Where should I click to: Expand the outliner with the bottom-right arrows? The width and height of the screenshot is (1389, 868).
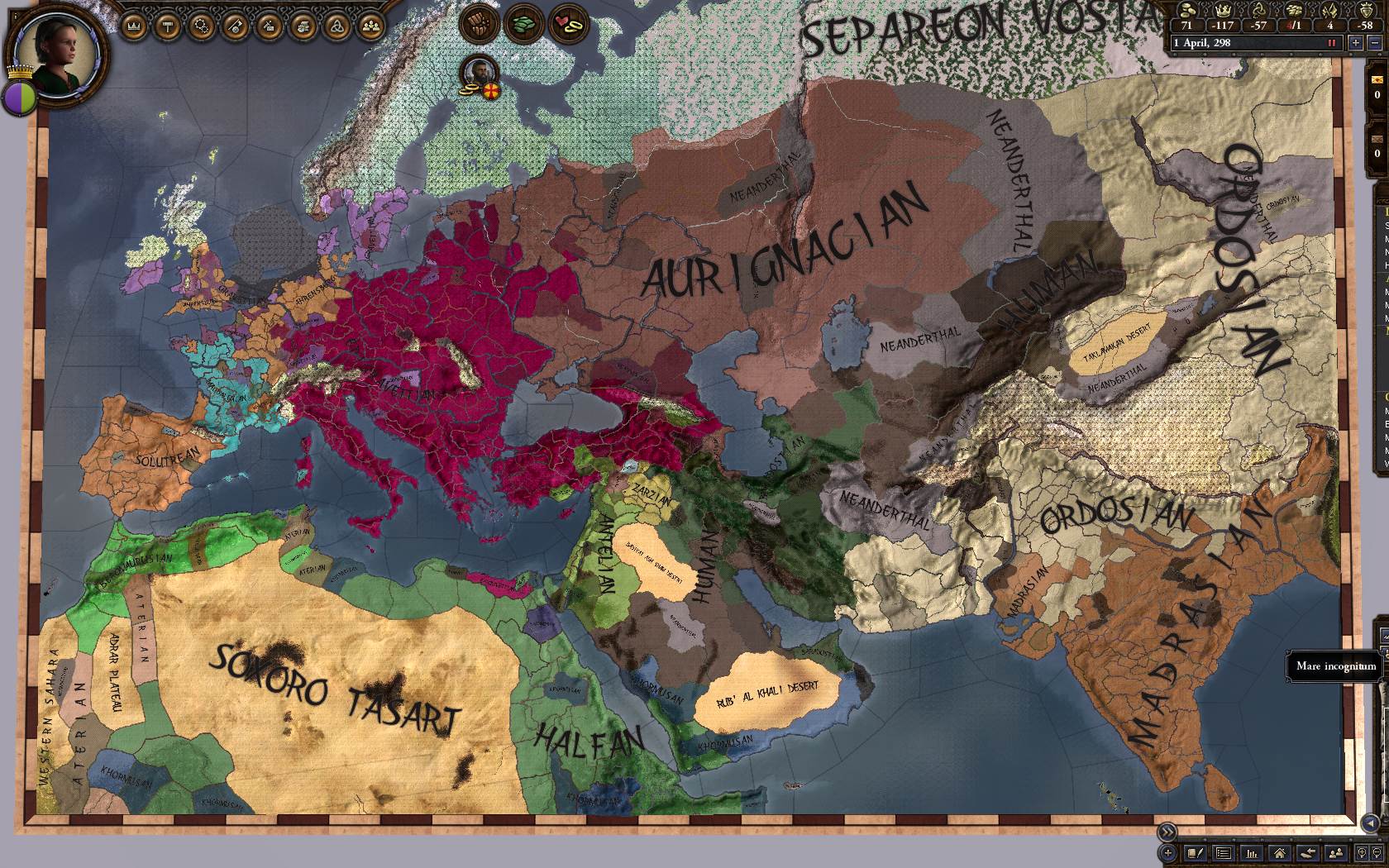click(1167, 832)
